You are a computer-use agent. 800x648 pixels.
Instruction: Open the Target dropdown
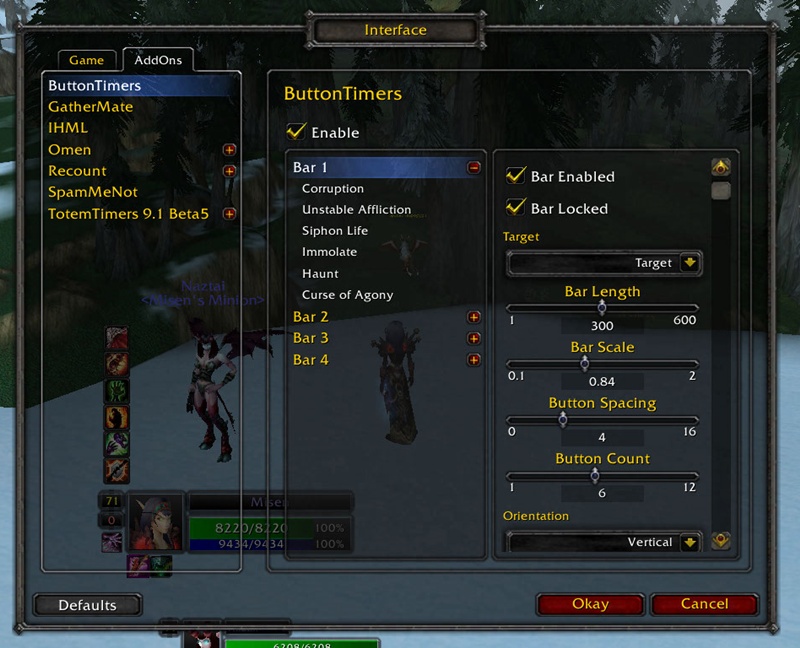pyautogui.click(x=690, y=263)
